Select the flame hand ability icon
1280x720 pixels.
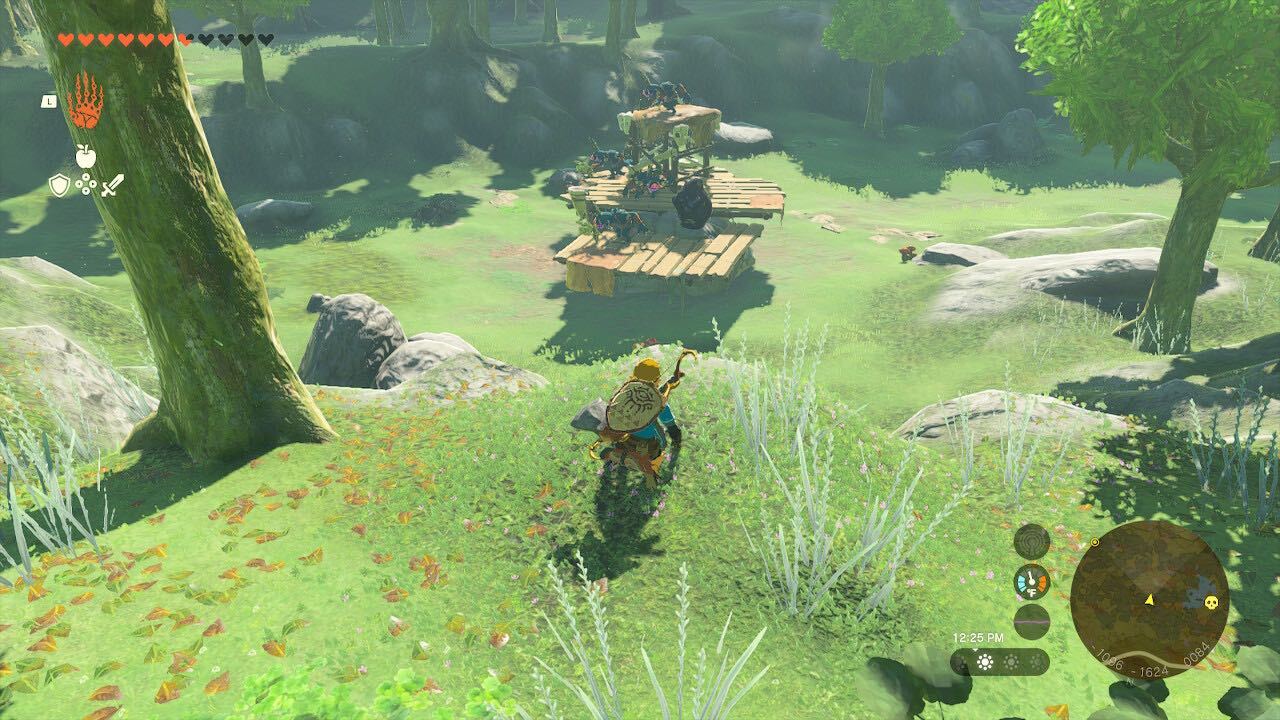[x=87, y=101]
